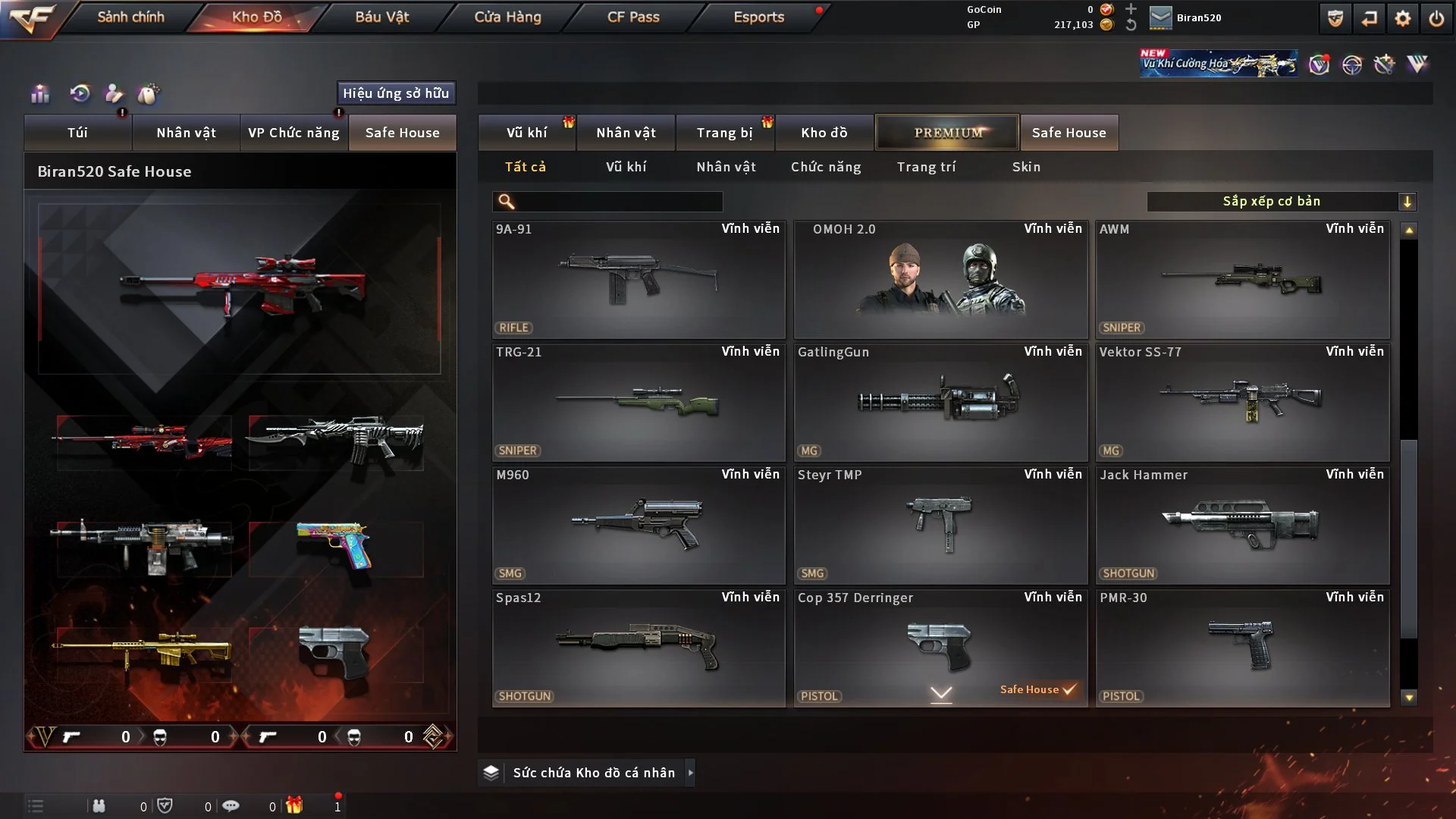Select the Jack Hammer shotgun tile

coord(1242,526)
